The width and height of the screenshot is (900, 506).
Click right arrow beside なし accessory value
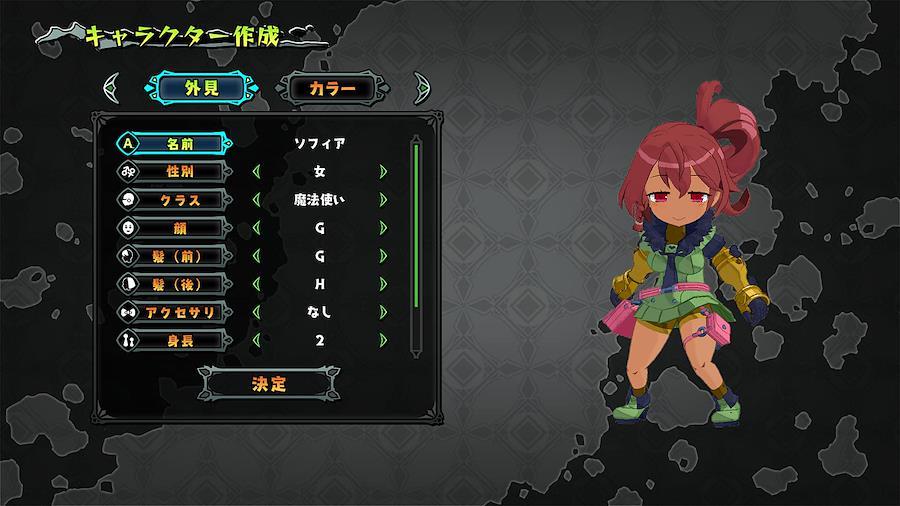tap(383, 313)
